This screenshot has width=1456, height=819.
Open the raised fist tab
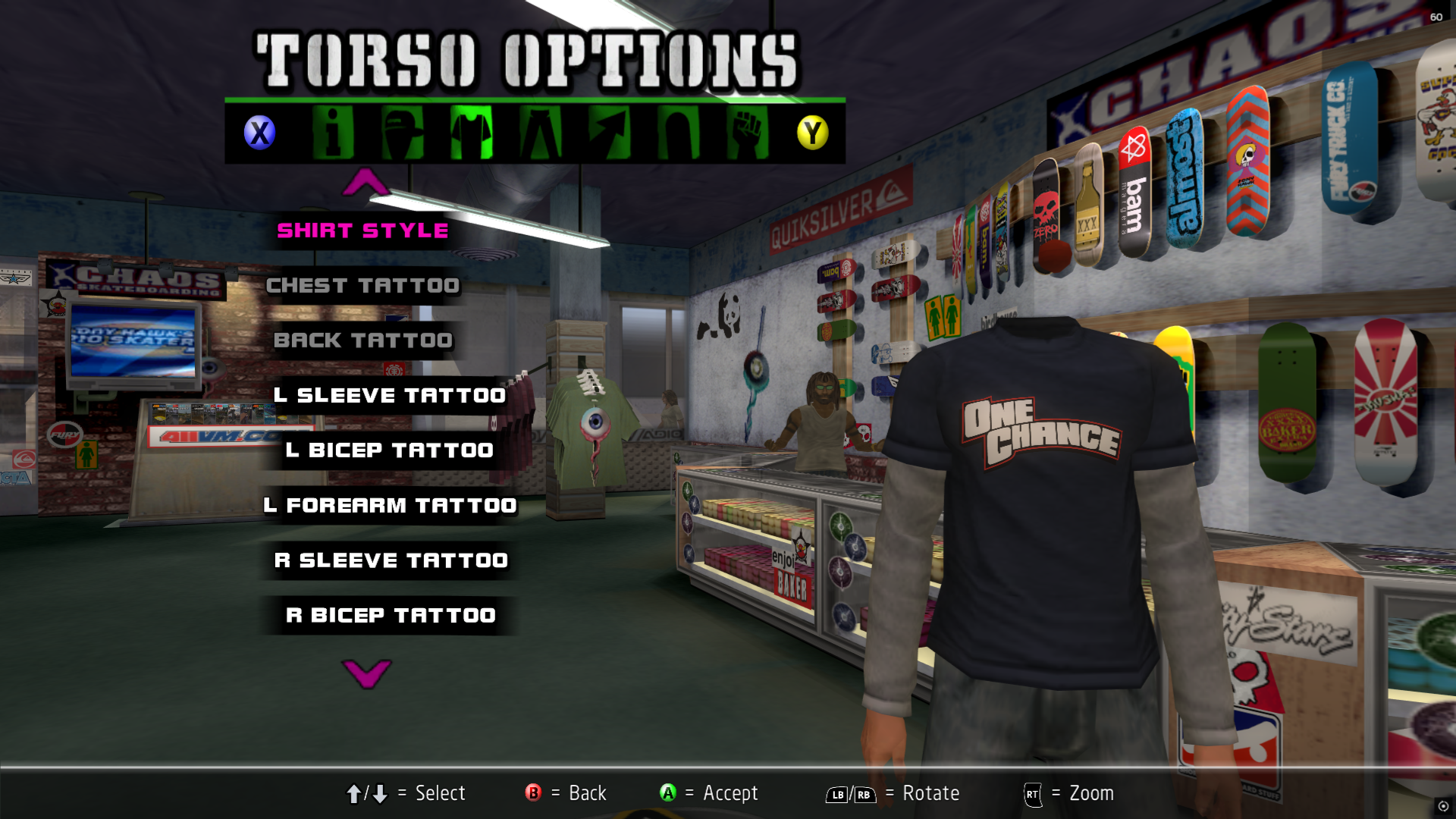pyautogui.click(x=747, y=133)
